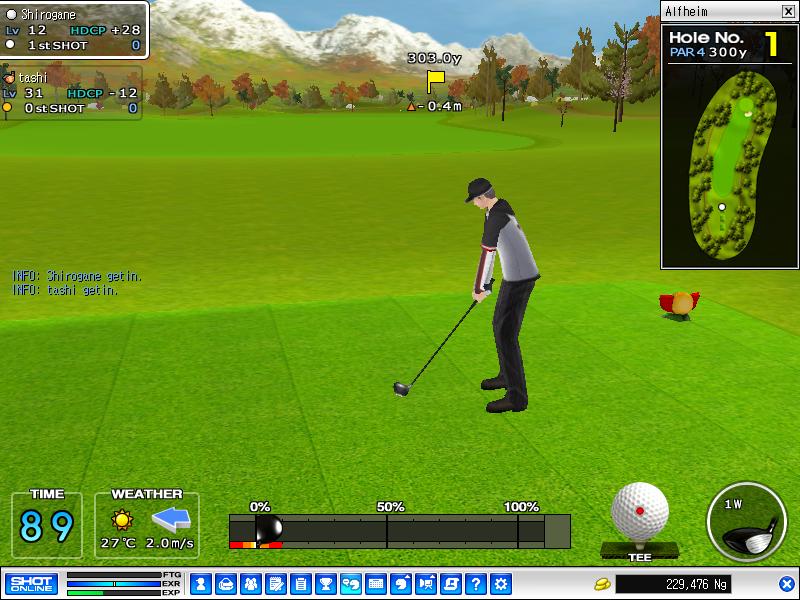
Task: Open the keyboard icon in toolbar
Action: coord(376,583)
